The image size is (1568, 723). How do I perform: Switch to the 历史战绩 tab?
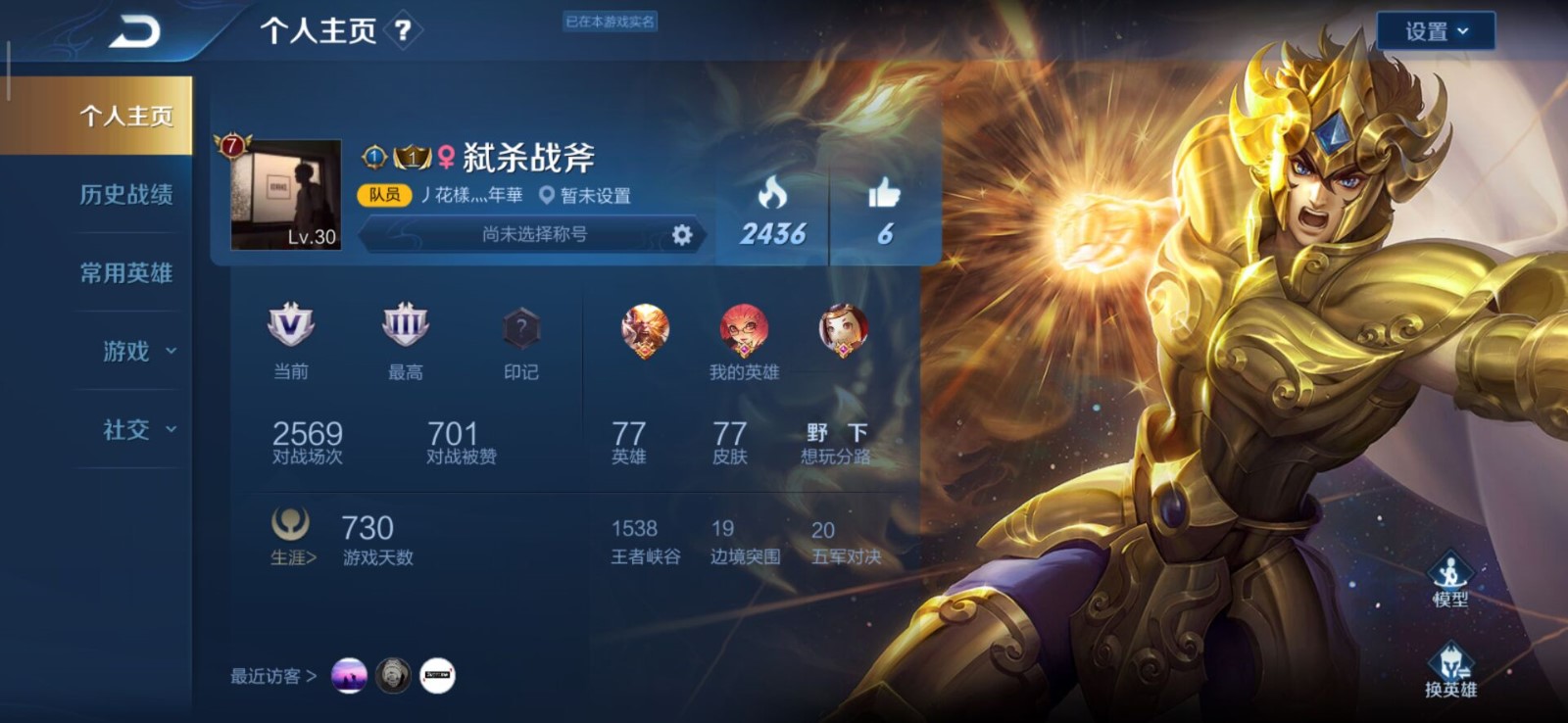tap(125, 196)
